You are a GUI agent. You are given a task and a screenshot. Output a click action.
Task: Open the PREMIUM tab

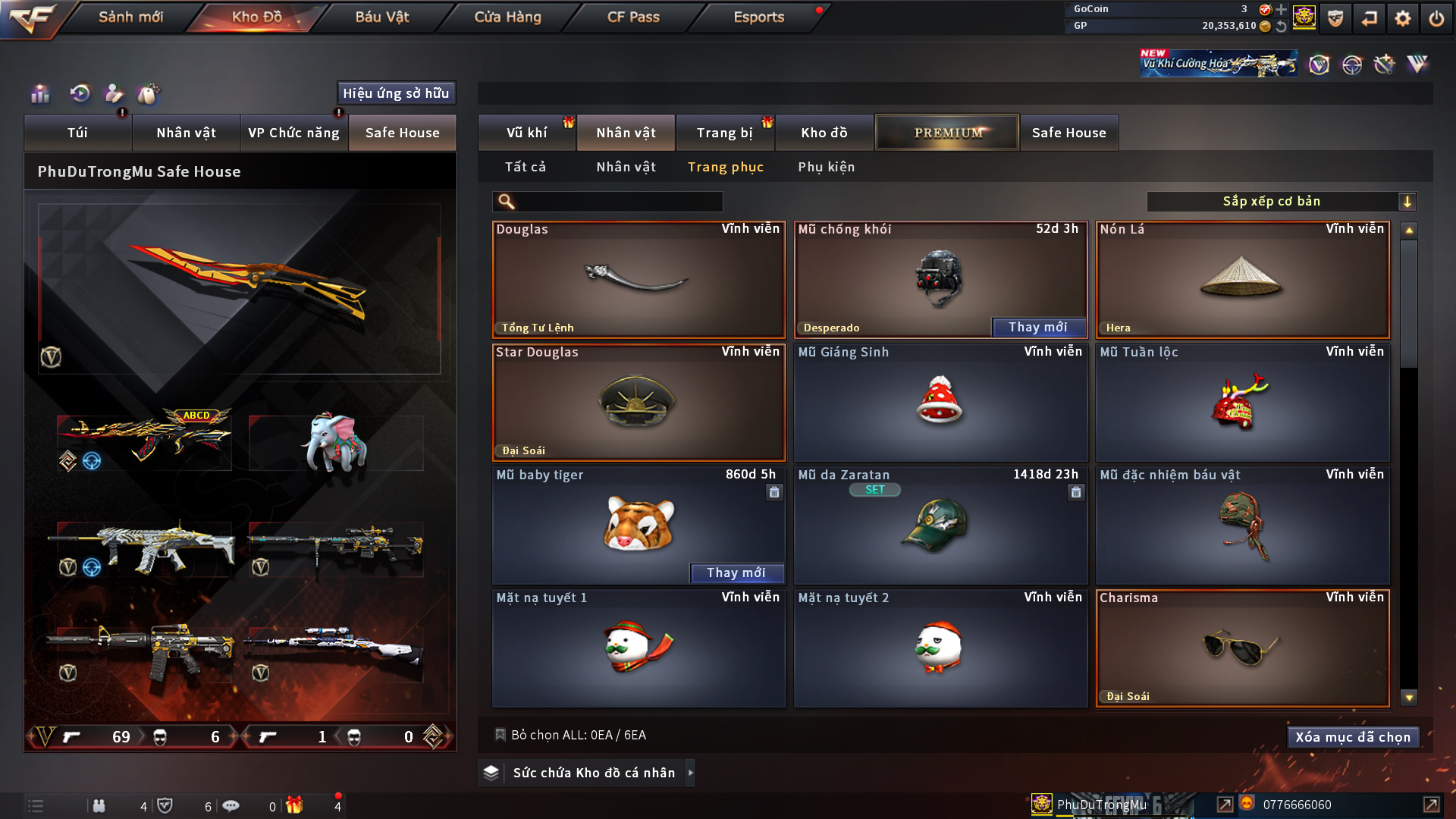(x=947, y=133)
